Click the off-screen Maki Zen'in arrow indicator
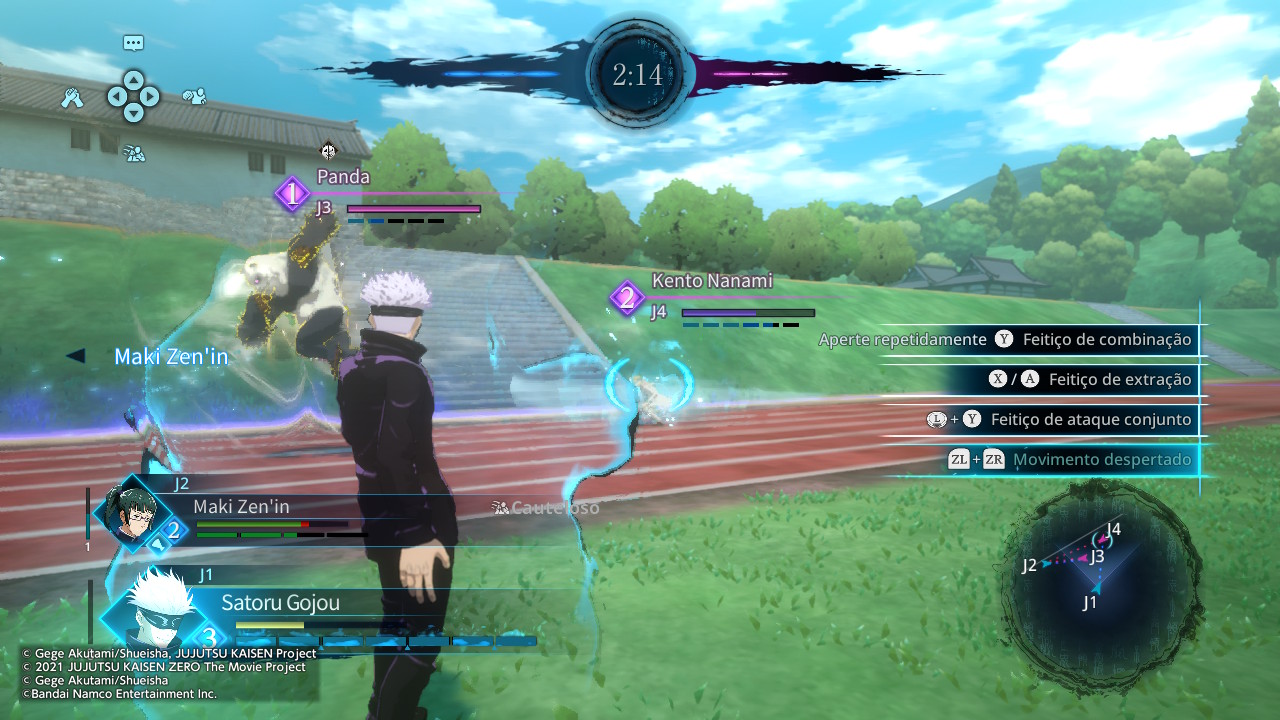The width and height of the screenshot is (1280, 720). click(x=75, y=356)
